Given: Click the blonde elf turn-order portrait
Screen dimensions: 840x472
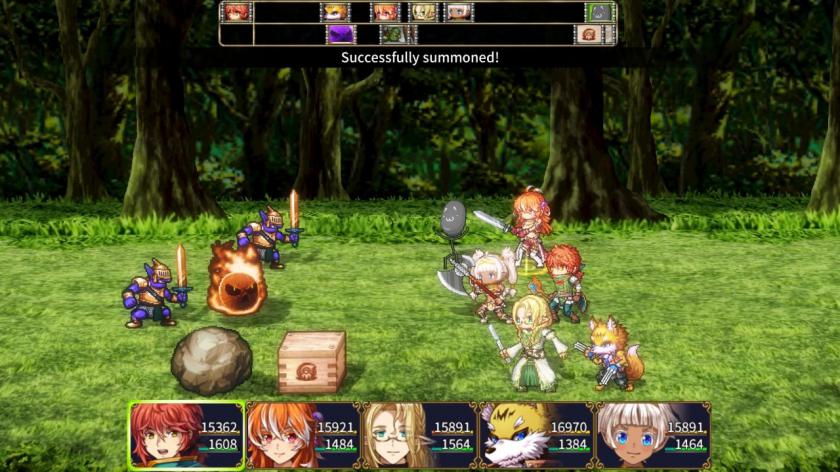Looking at the screenshot, I should click(424, 12).
